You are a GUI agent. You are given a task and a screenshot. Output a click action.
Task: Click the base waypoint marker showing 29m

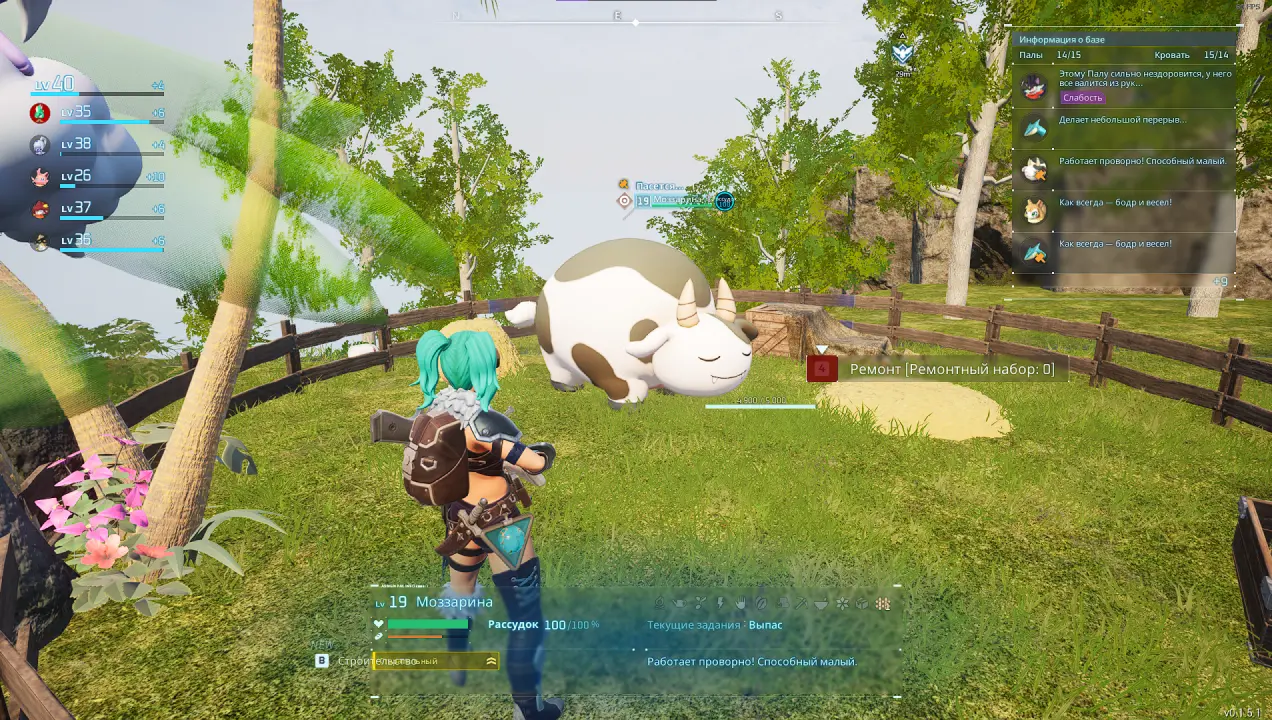pyautogui.click(x=903, y=55)
